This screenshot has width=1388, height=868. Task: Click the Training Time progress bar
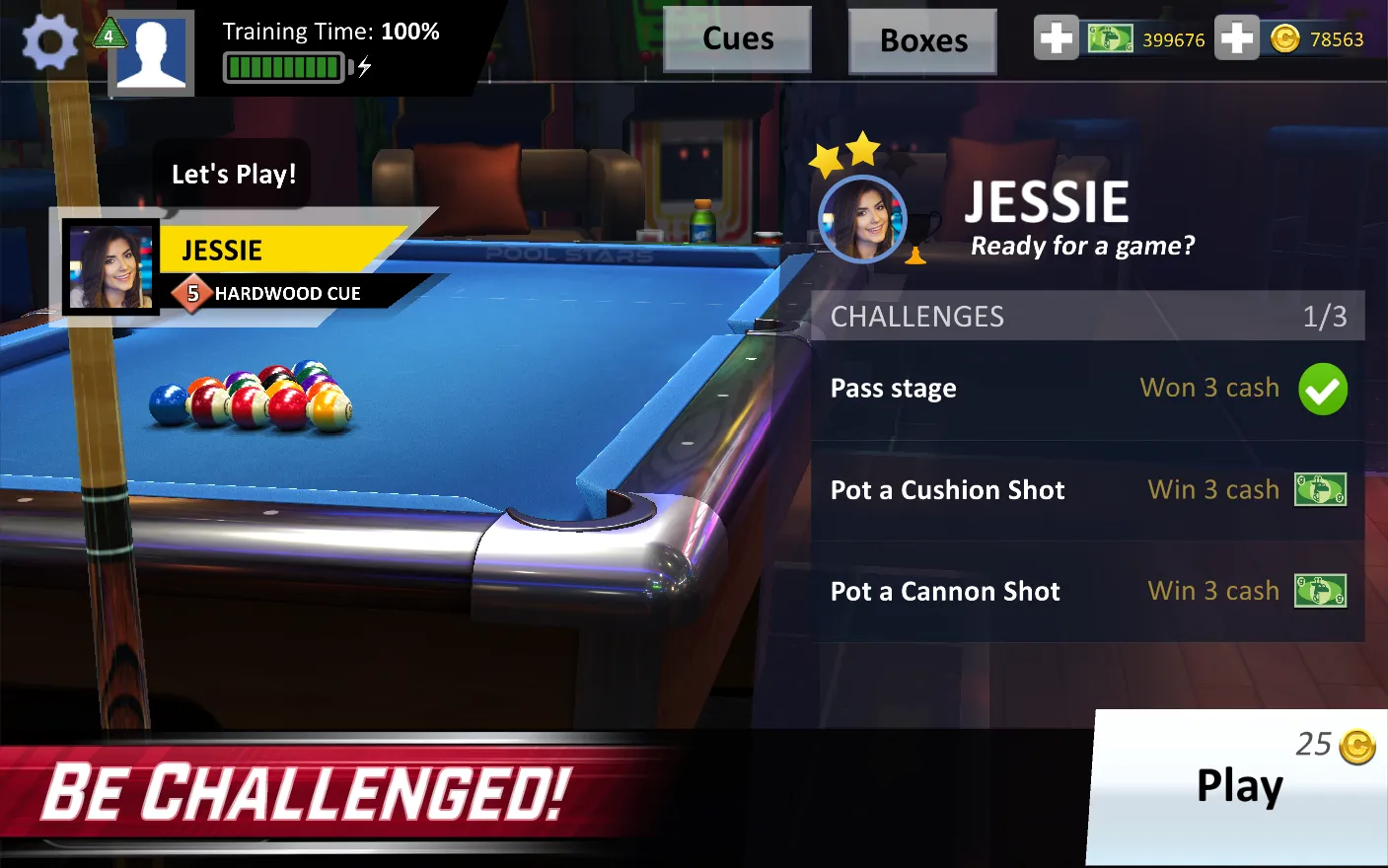[x=285, y=67]
